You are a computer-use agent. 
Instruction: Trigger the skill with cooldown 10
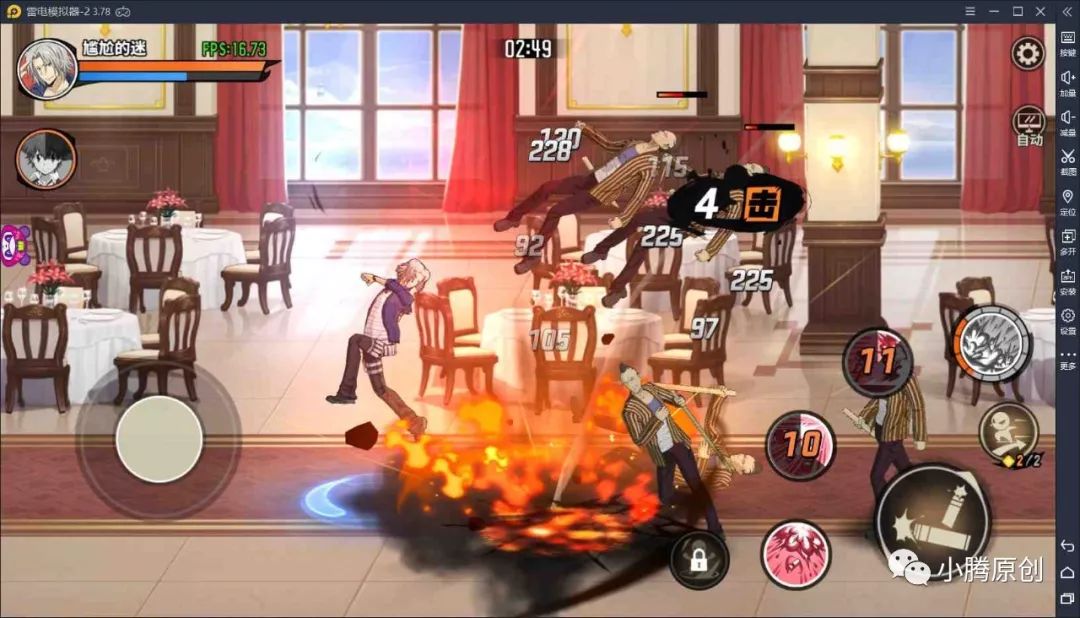click(x=800, y=445)
